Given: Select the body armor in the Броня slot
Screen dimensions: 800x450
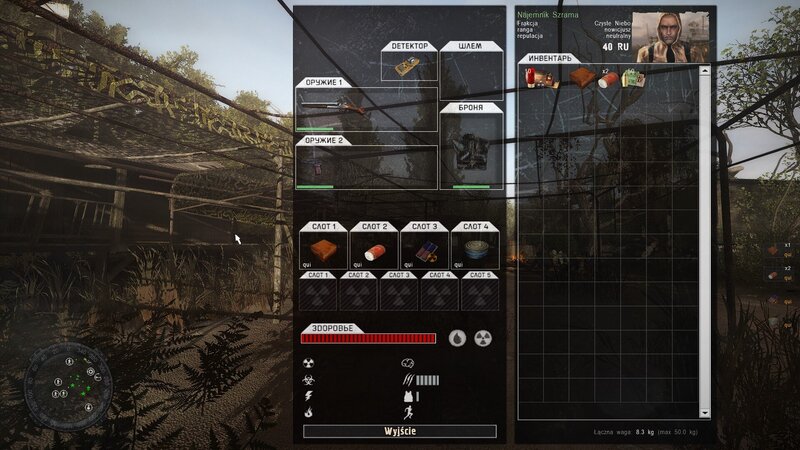Looking at the screenshot, I should click(470, 155).
